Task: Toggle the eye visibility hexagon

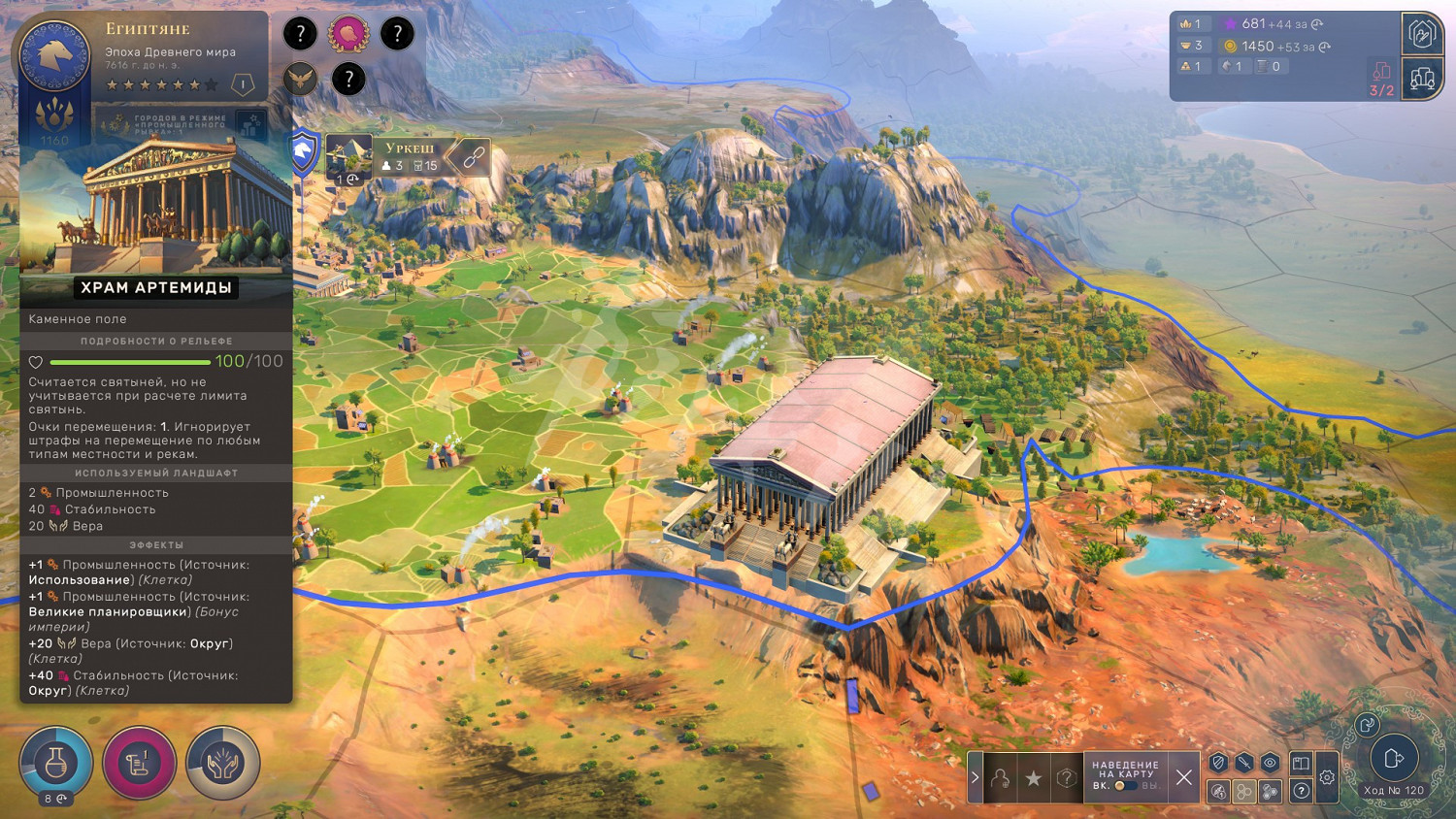Action: (1269, 763)
